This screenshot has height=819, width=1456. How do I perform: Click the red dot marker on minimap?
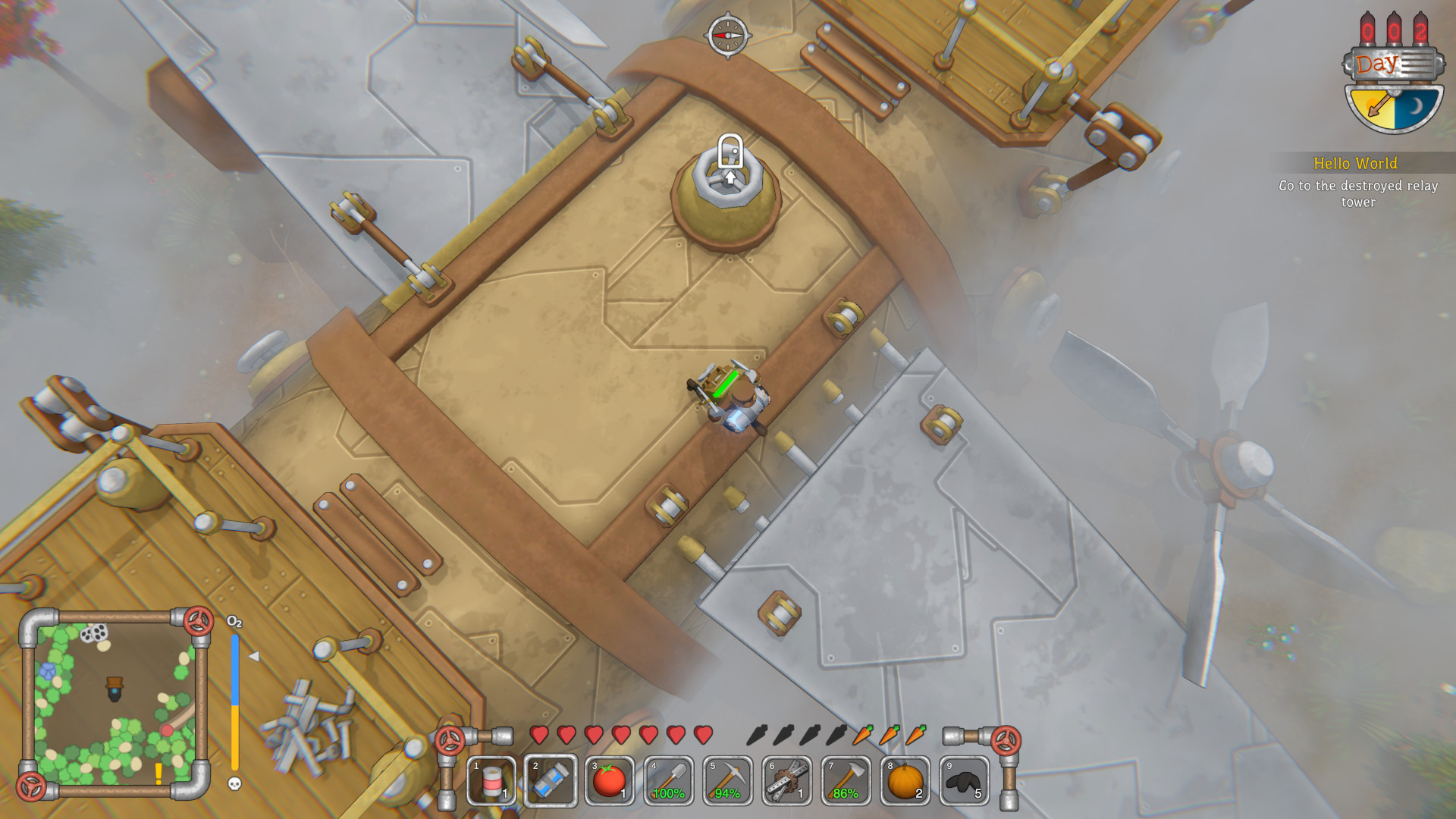click(166, 730)
